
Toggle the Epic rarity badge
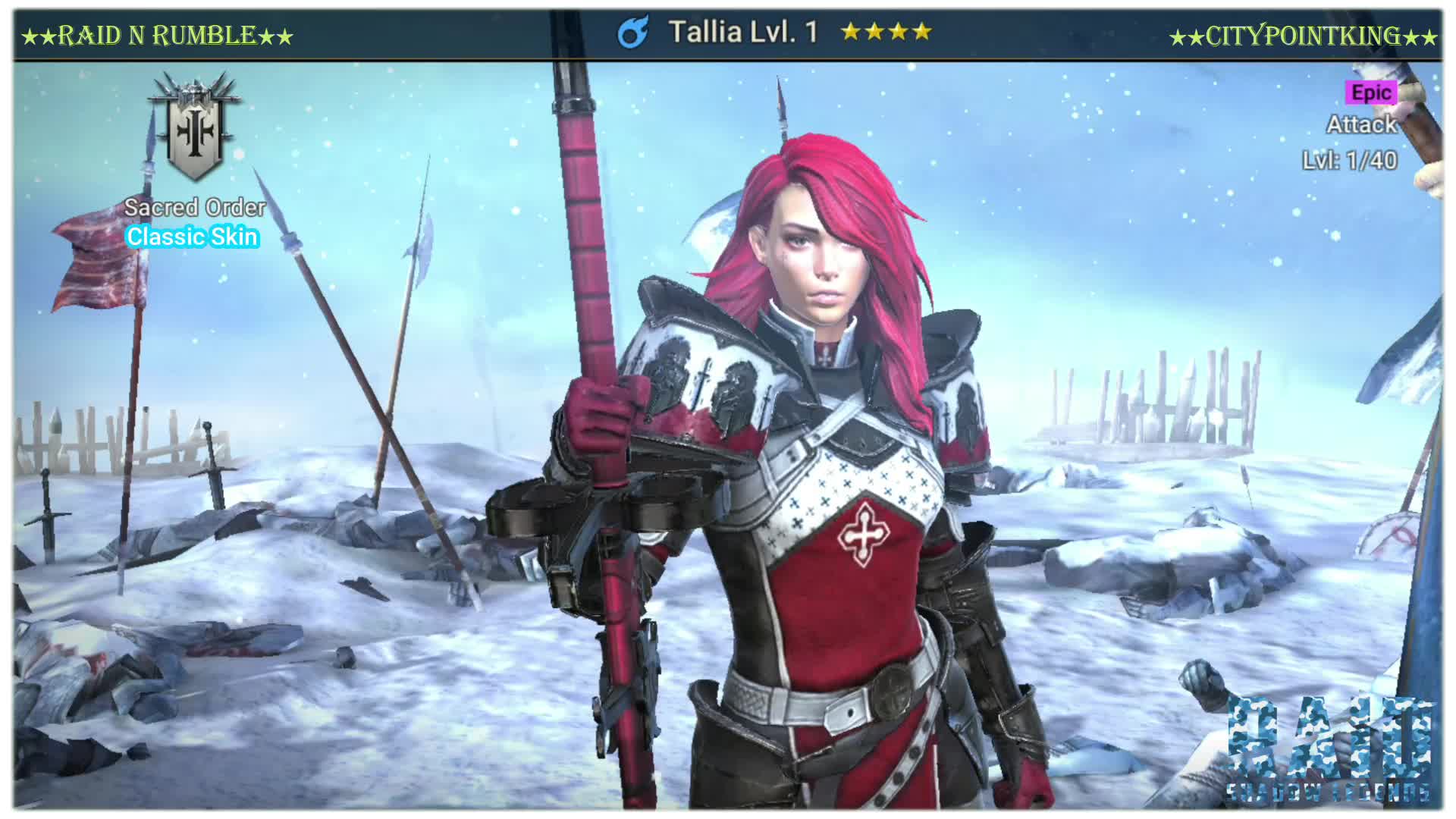tap(1373, 93)
